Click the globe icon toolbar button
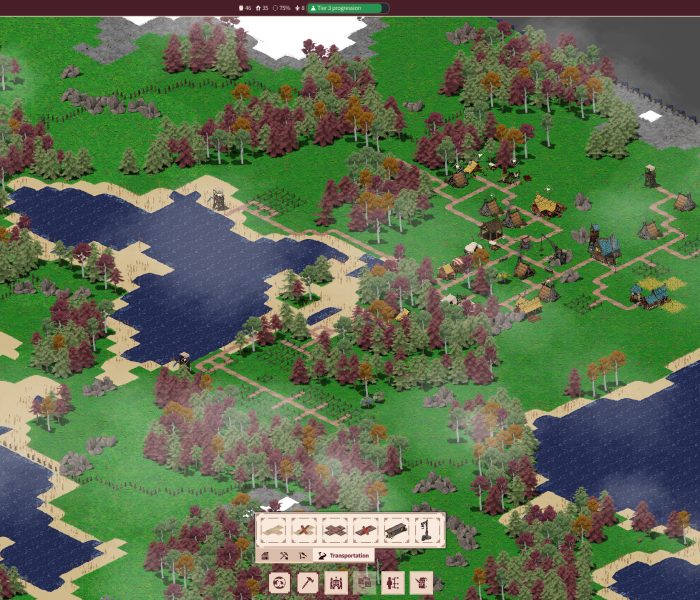The image size is (700, 600). tap(279, 582)
